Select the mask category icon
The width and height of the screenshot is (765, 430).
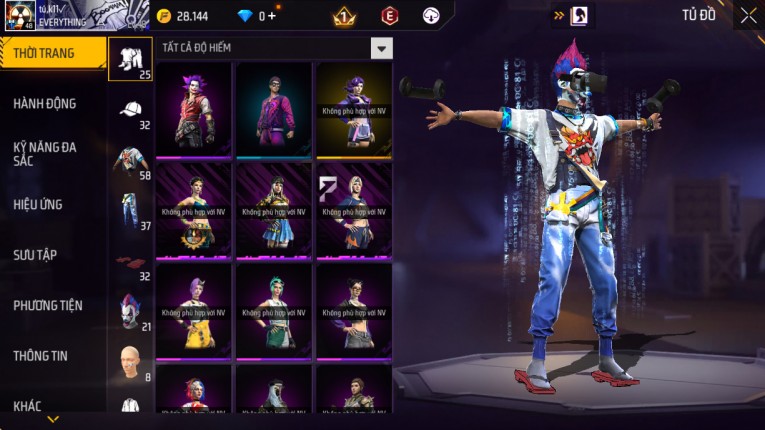(x=130, y=312)
